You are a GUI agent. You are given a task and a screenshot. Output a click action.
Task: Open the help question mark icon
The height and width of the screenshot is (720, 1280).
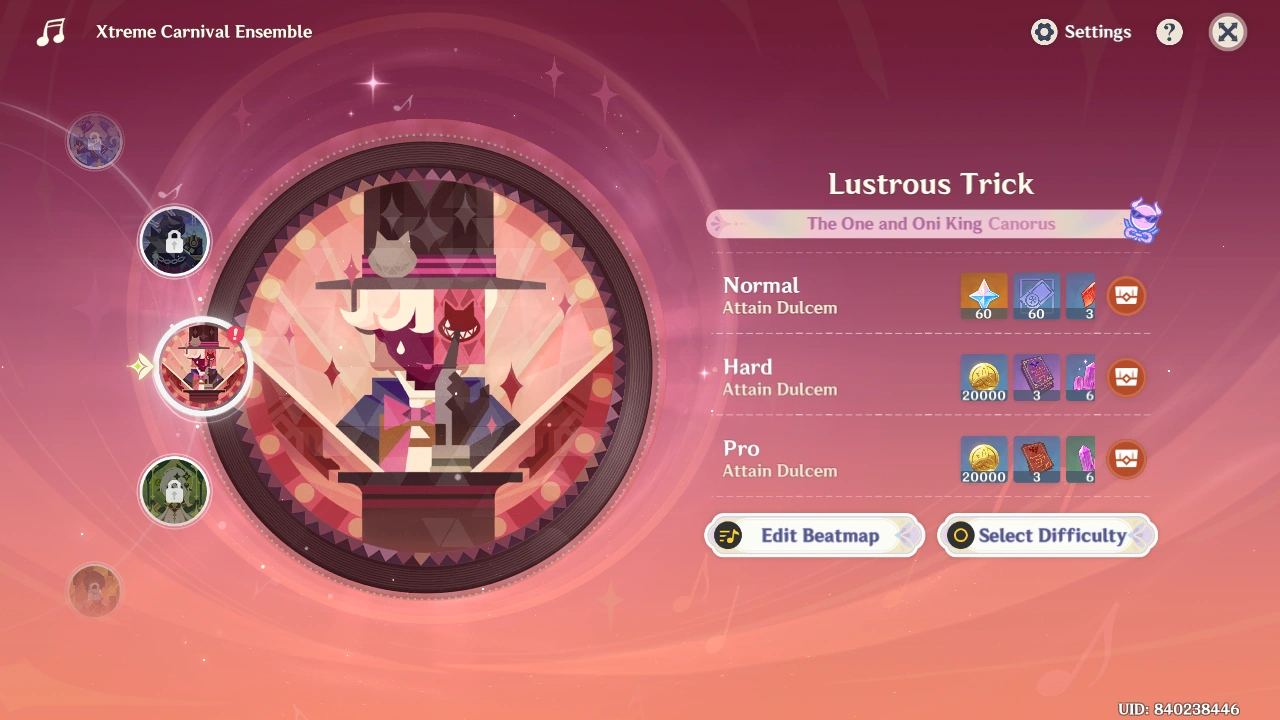(x=1169, y=31)
